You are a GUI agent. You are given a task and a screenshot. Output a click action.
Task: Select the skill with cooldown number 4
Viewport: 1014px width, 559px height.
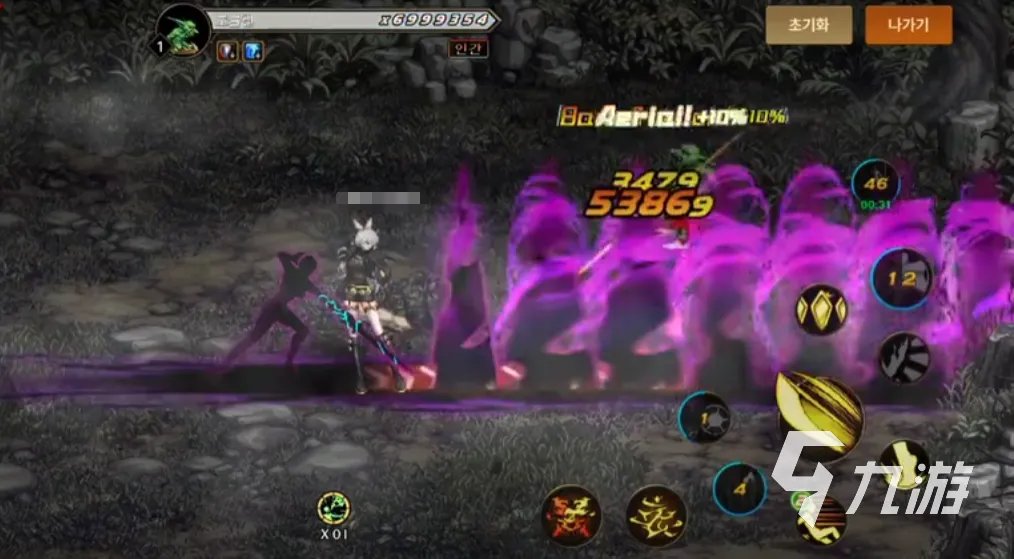739,489
